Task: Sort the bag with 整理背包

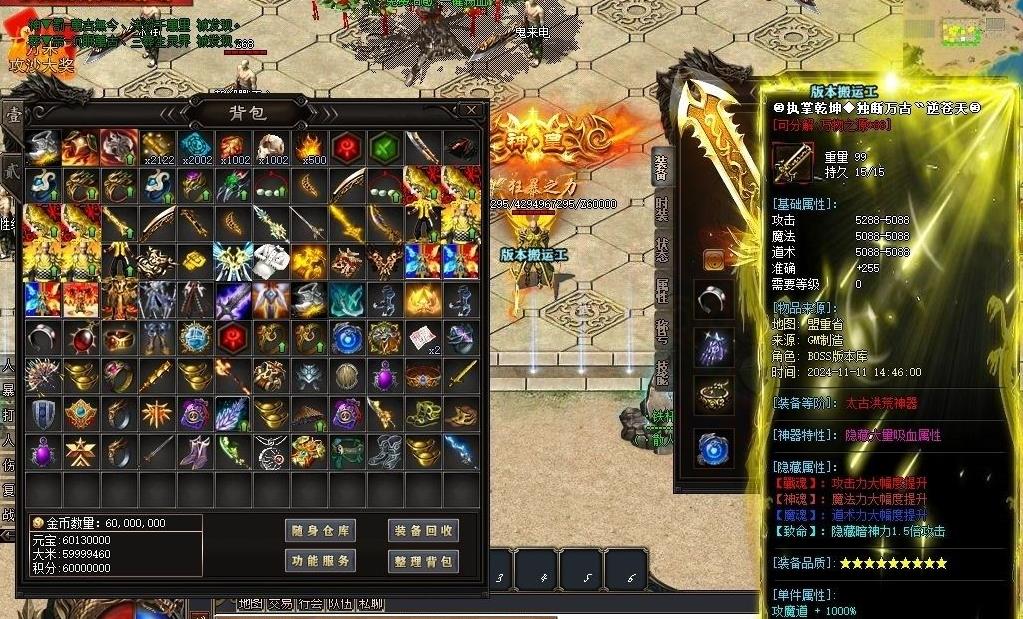Action: pyautogui.click(x=423, y=561)
